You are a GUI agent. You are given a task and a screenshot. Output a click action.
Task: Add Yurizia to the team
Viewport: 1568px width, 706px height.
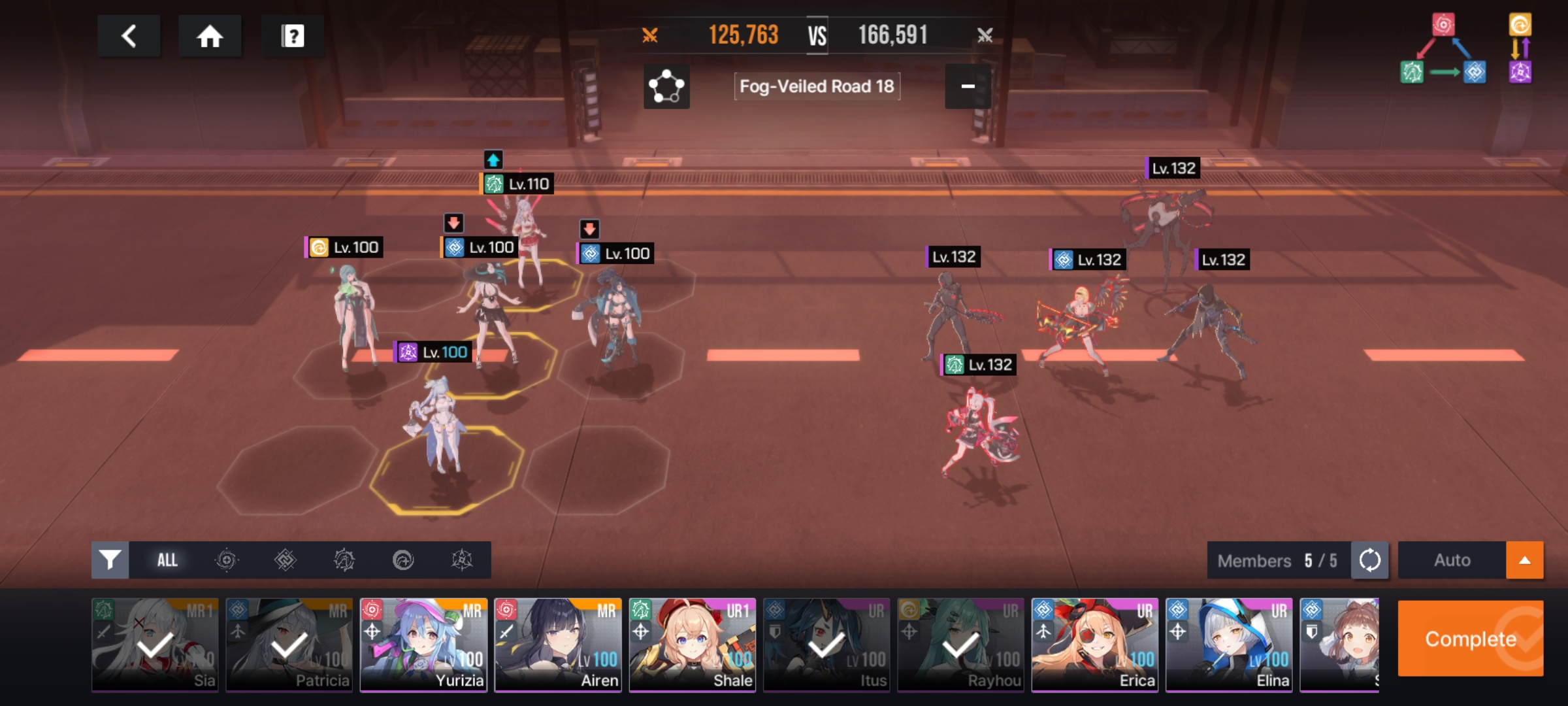pos(424,645)
